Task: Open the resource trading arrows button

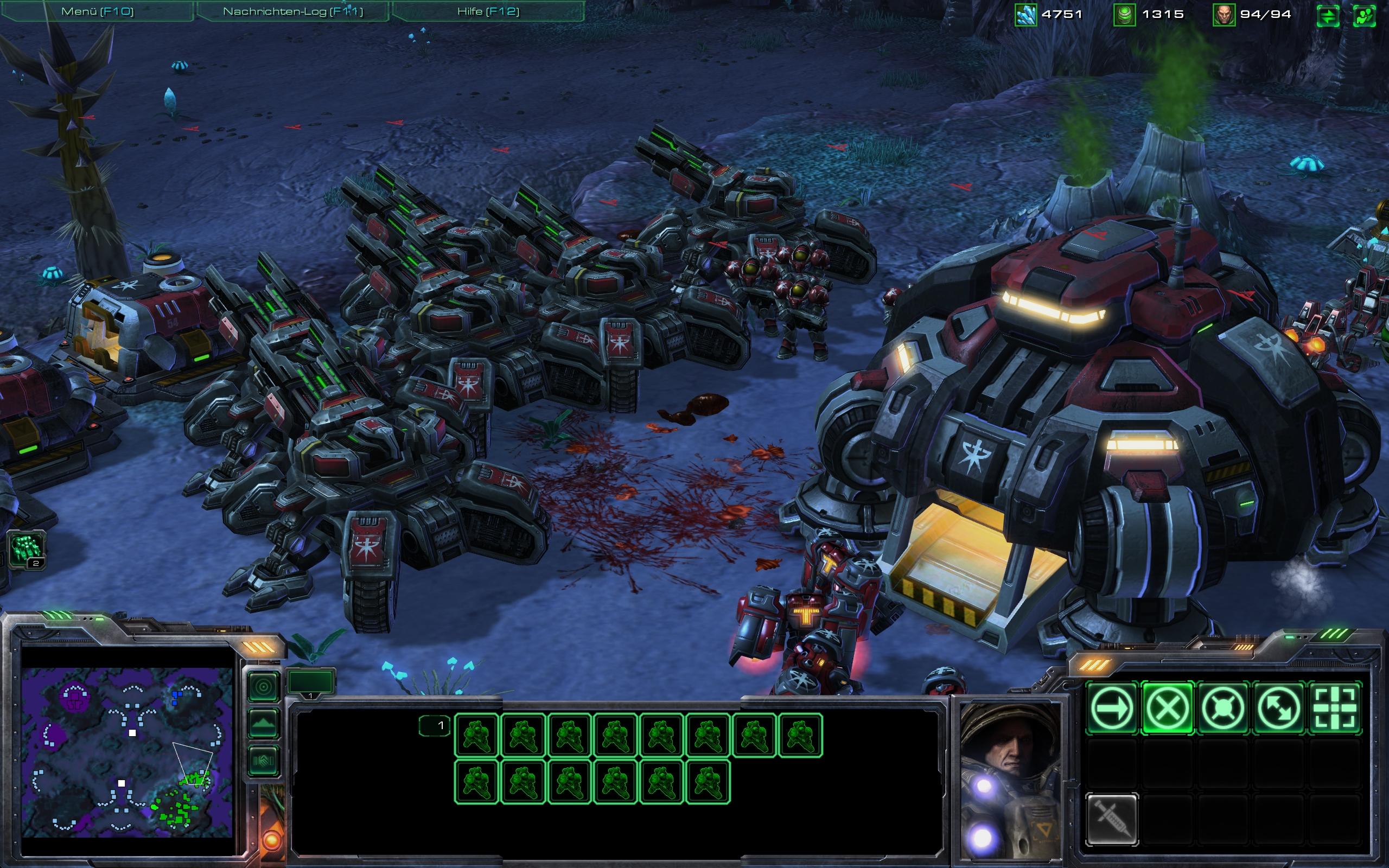Action: [1328, 16]
